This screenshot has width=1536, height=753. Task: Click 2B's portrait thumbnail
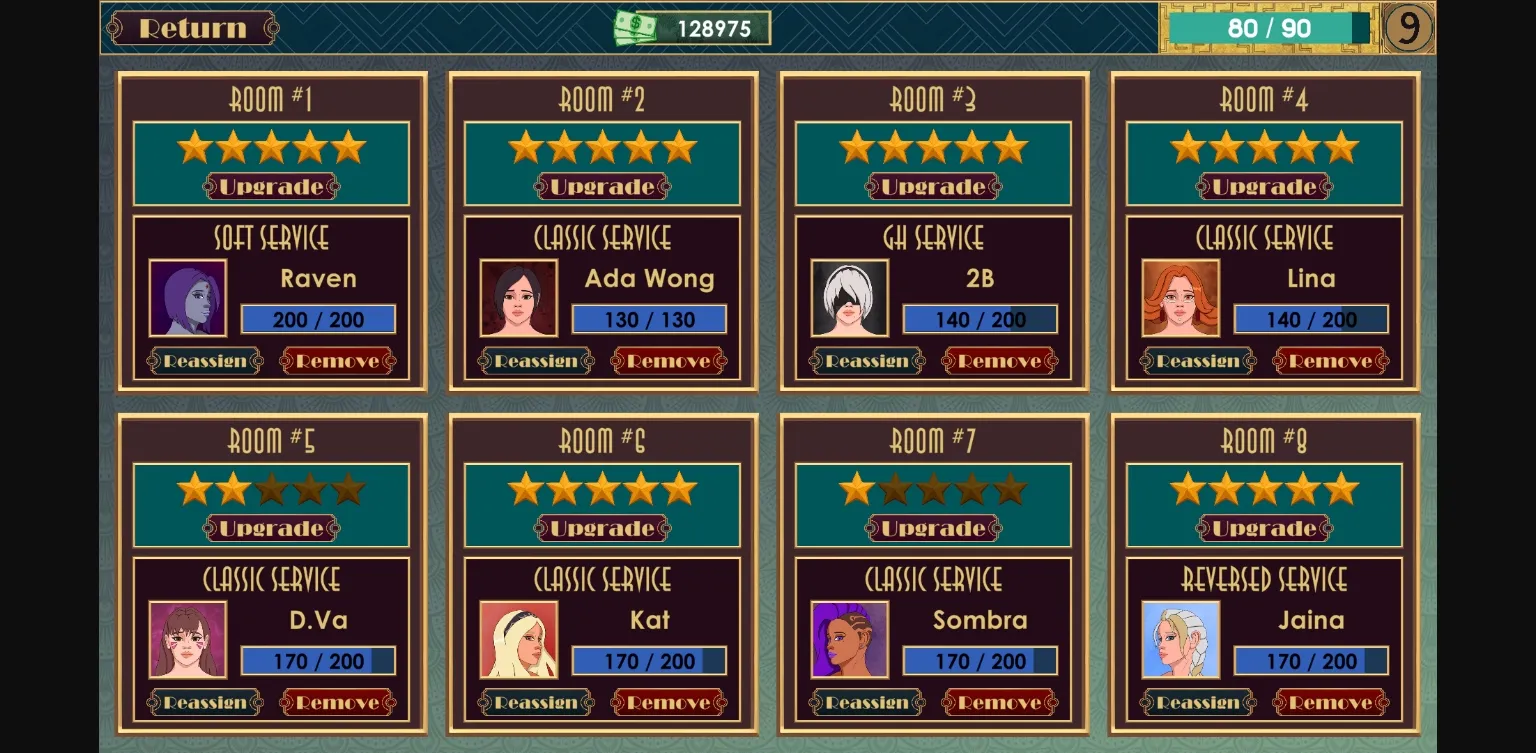(850, 298)
